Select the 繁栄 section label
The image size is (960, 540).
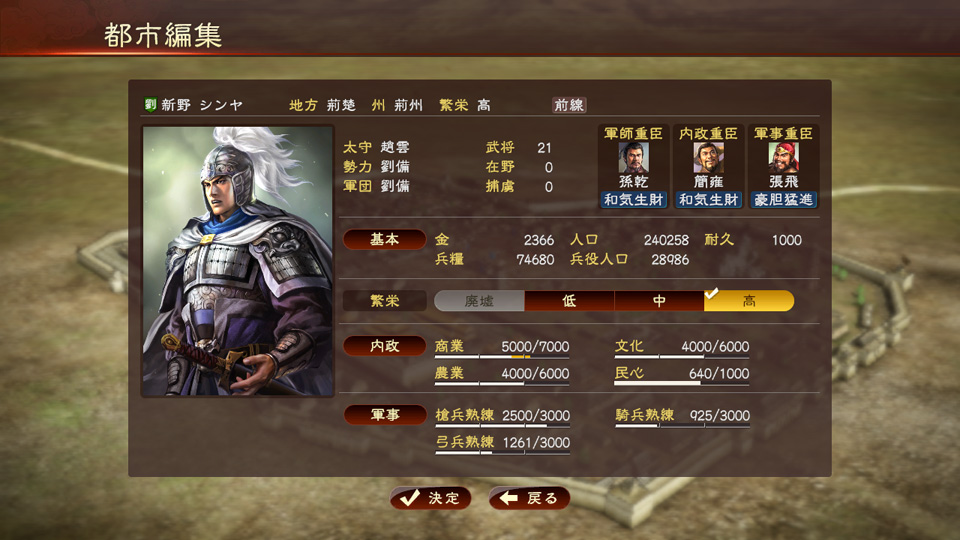[x=385, y=300]
